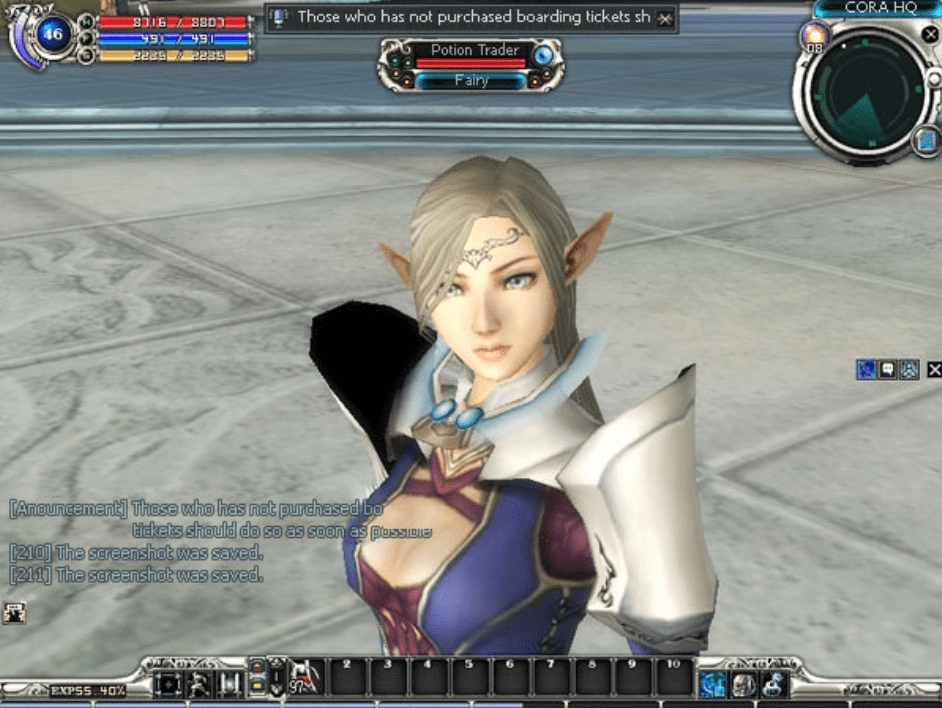The image size is (942, 708).
Task: Select the speech bubble chat icon
Action: [887, 370]
